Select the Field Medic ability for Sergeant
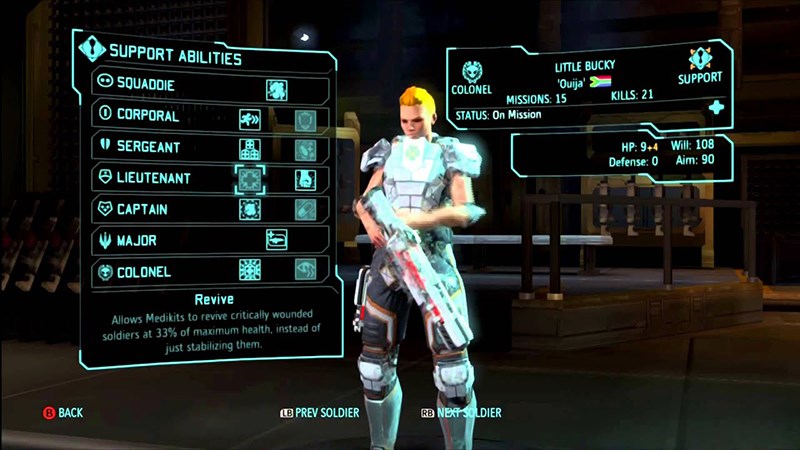The width and height of the screenshot is (800, 450). click(x=249, y=149)
